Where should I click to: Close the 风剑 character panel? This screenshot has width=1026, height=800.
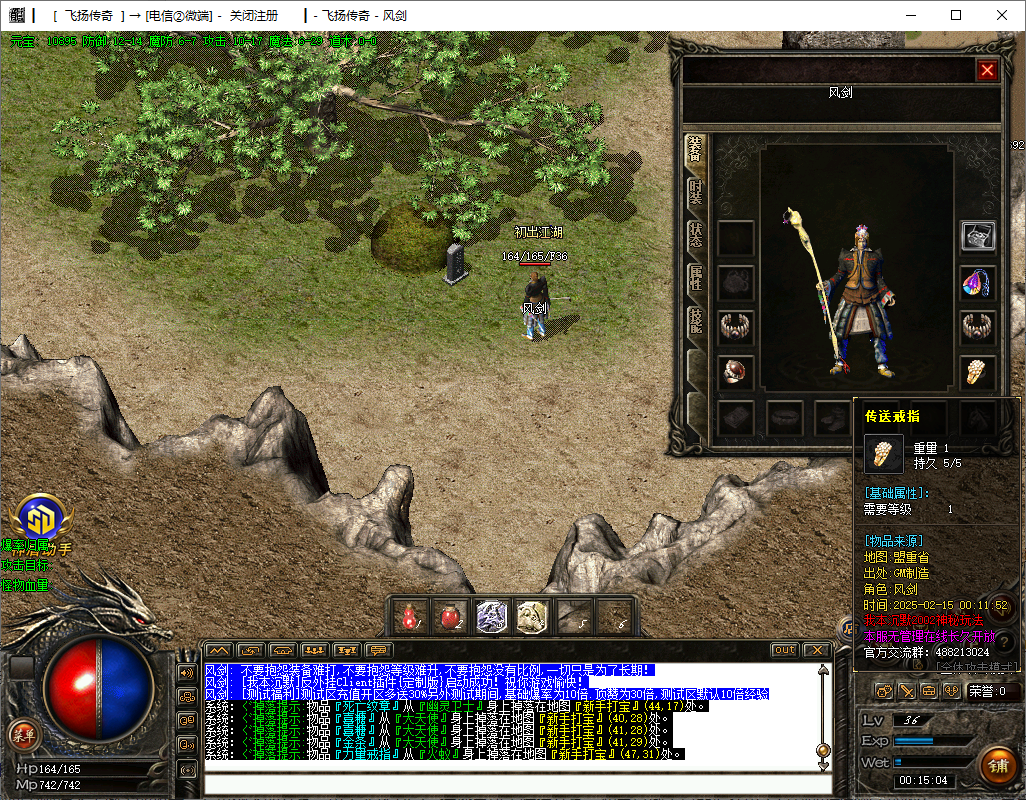click(x=987, y=70)
